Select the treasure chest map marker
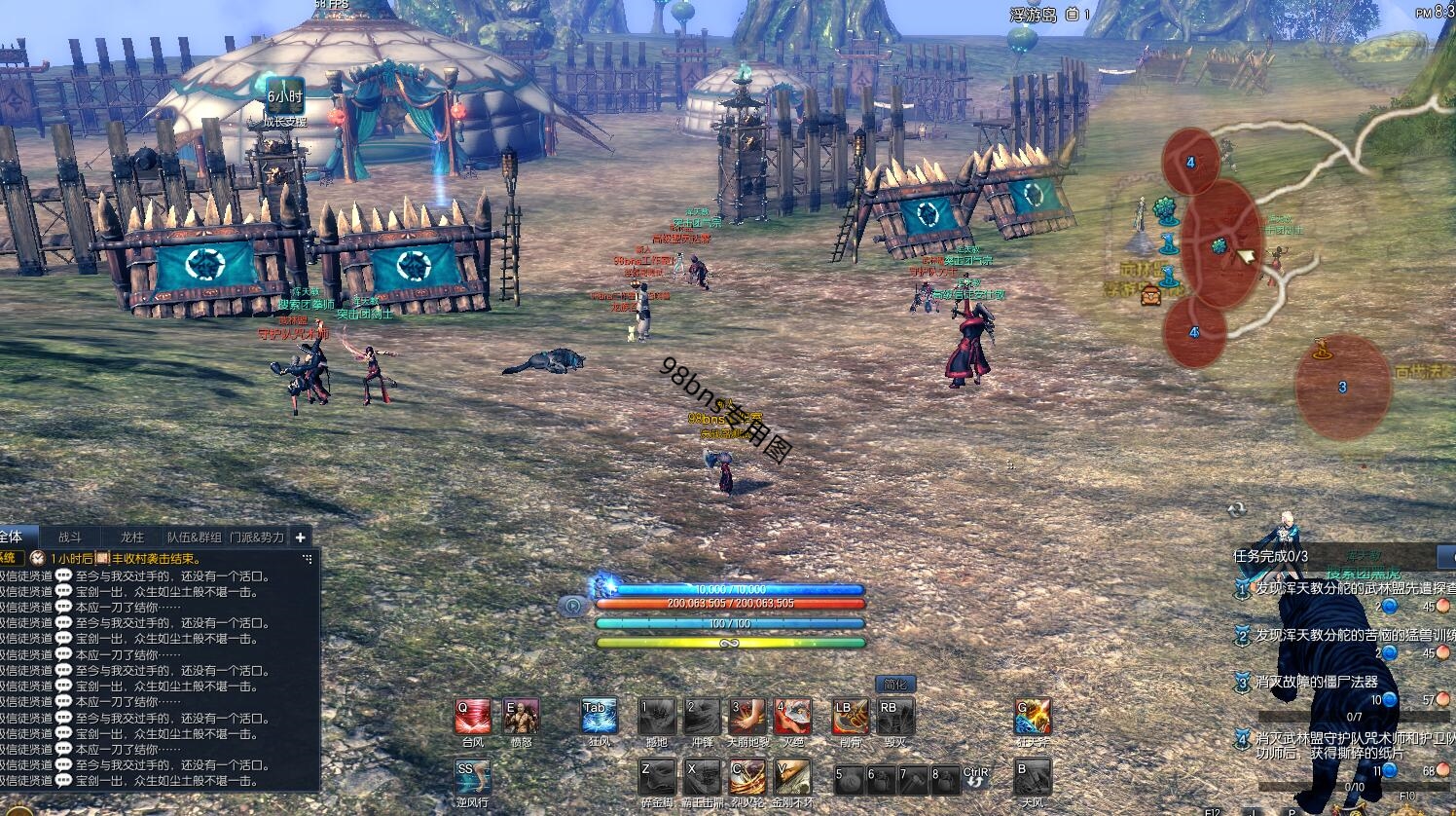Image resolution: width=1456 pixels, height=816 pixels. (1150, 293)
